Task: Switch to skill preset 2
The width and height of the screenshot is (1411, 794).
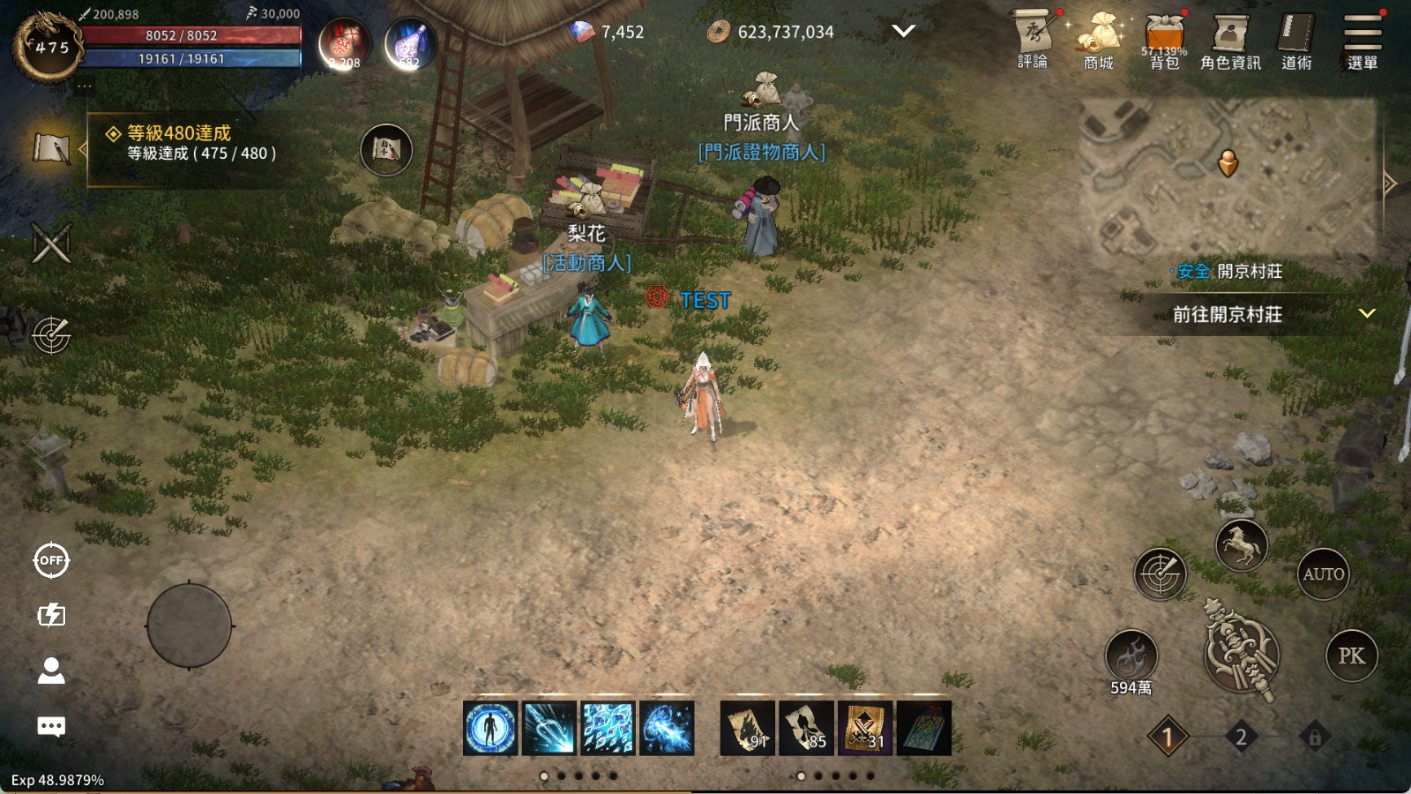Action: pyautogui.click(x=1241, y=738)
